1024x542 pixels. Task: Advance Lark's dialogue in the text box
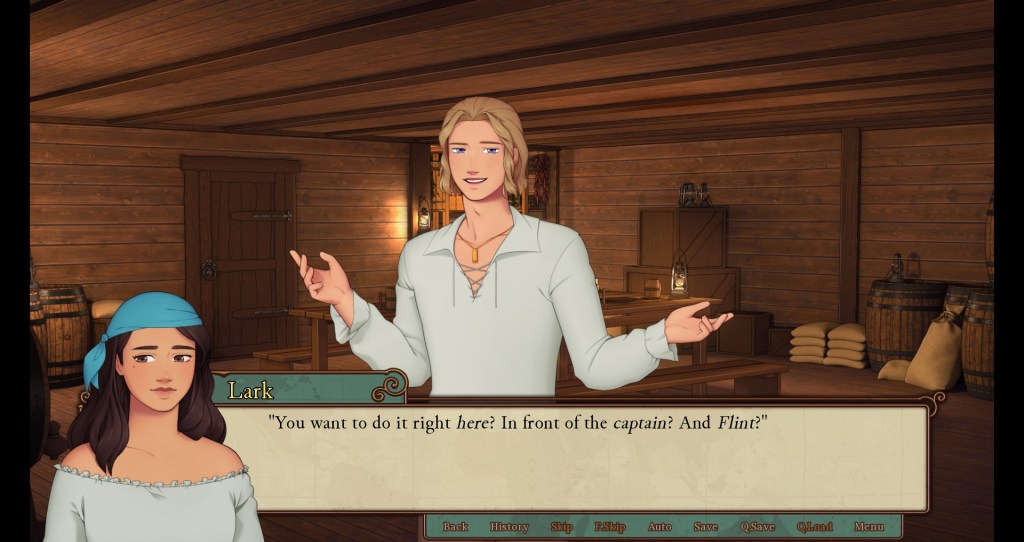575,460
